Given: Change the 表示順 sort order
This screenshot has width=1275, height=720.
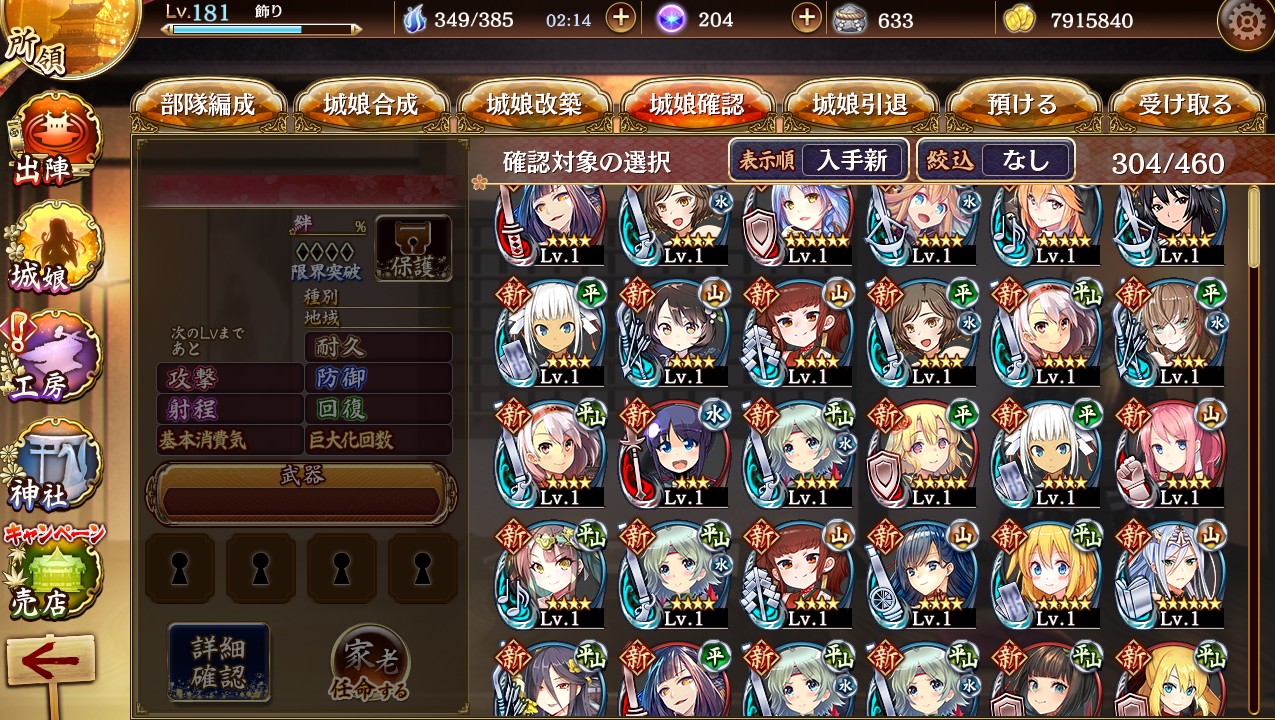Looking at the screenshot, I should point(819,160).
